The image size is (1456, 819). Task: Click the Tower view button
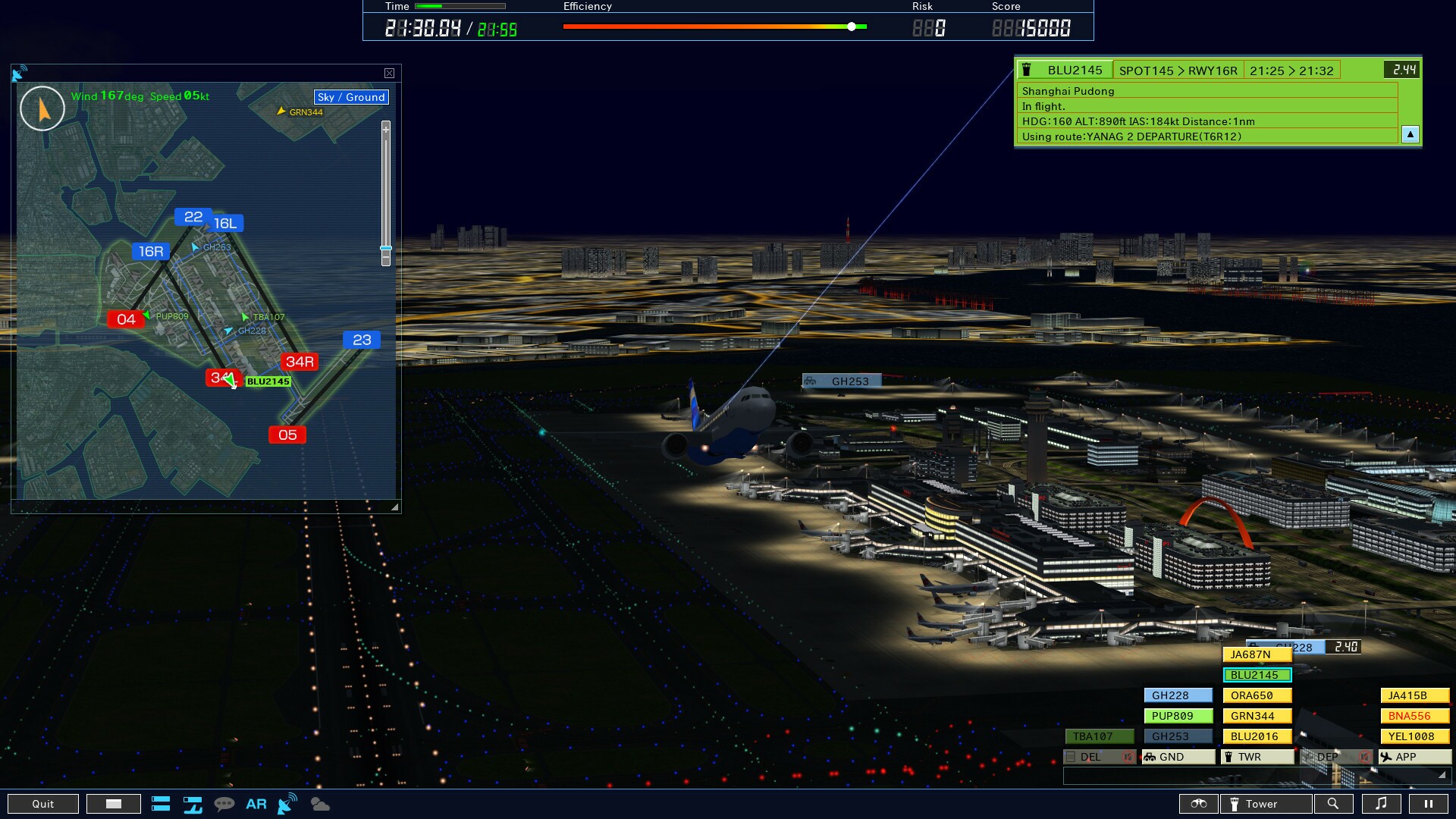(1266, 804)
